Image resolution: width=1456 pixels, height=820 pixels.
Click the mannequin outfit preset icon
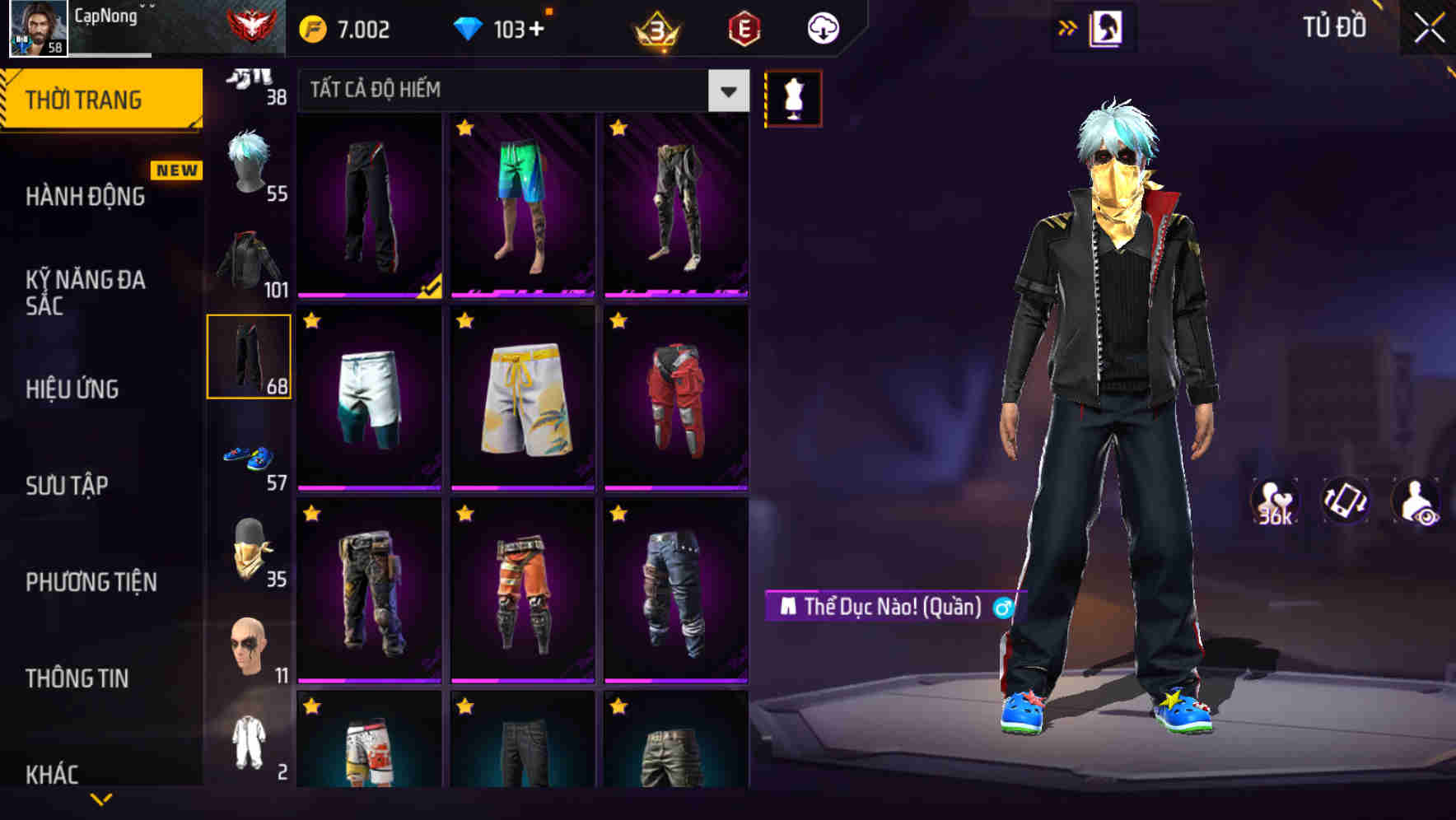pos(793,97)
